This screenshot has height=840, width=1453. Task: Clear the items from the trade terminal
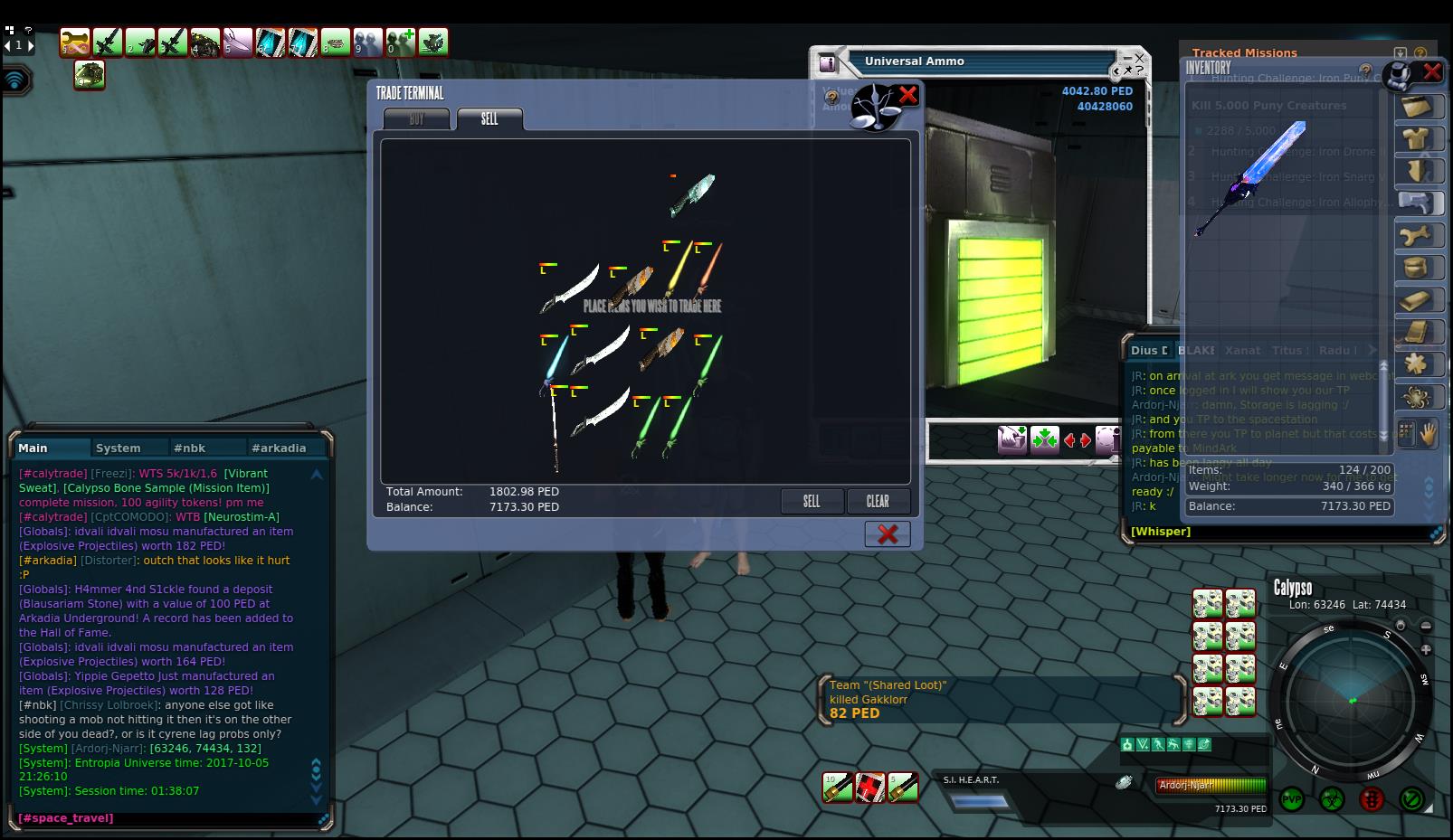click(x=878, y=501)
